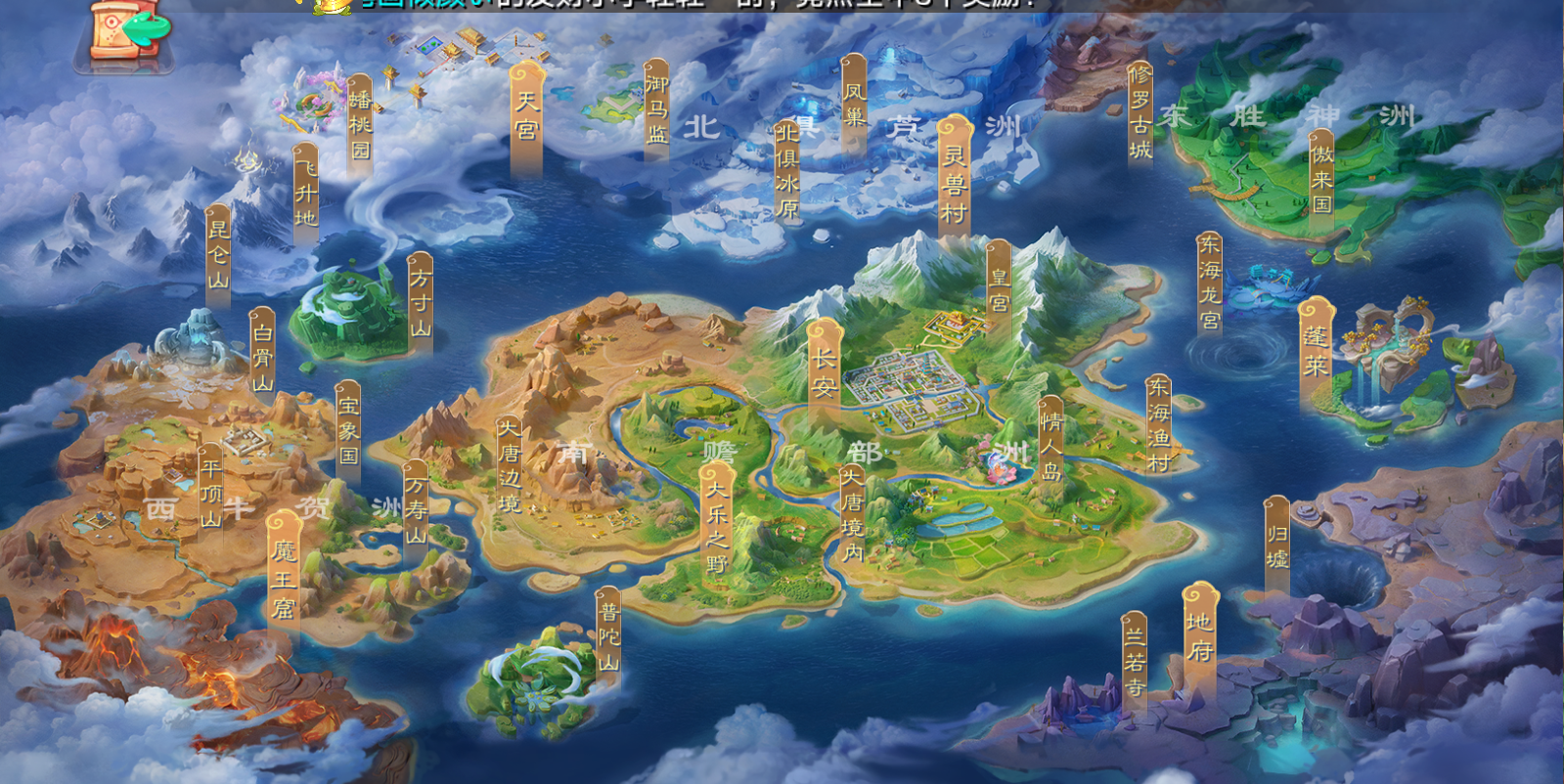1564x784 pixels.
Task: Select the 凤巢 map label
Action: tap(854, 104)
